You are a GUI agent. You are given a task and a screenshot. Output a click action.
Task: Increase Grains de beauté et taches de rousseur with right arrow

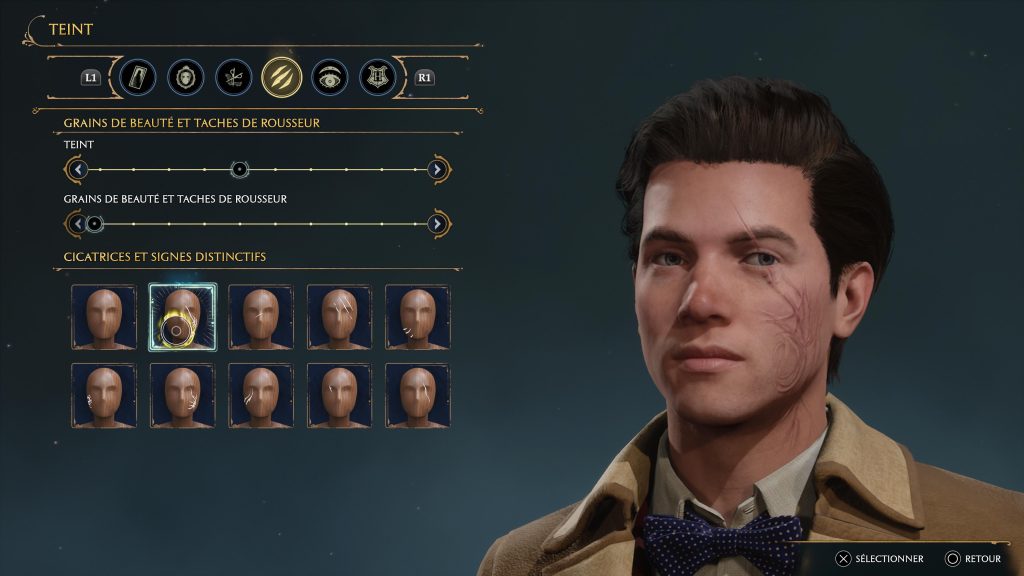coord(438,223)
